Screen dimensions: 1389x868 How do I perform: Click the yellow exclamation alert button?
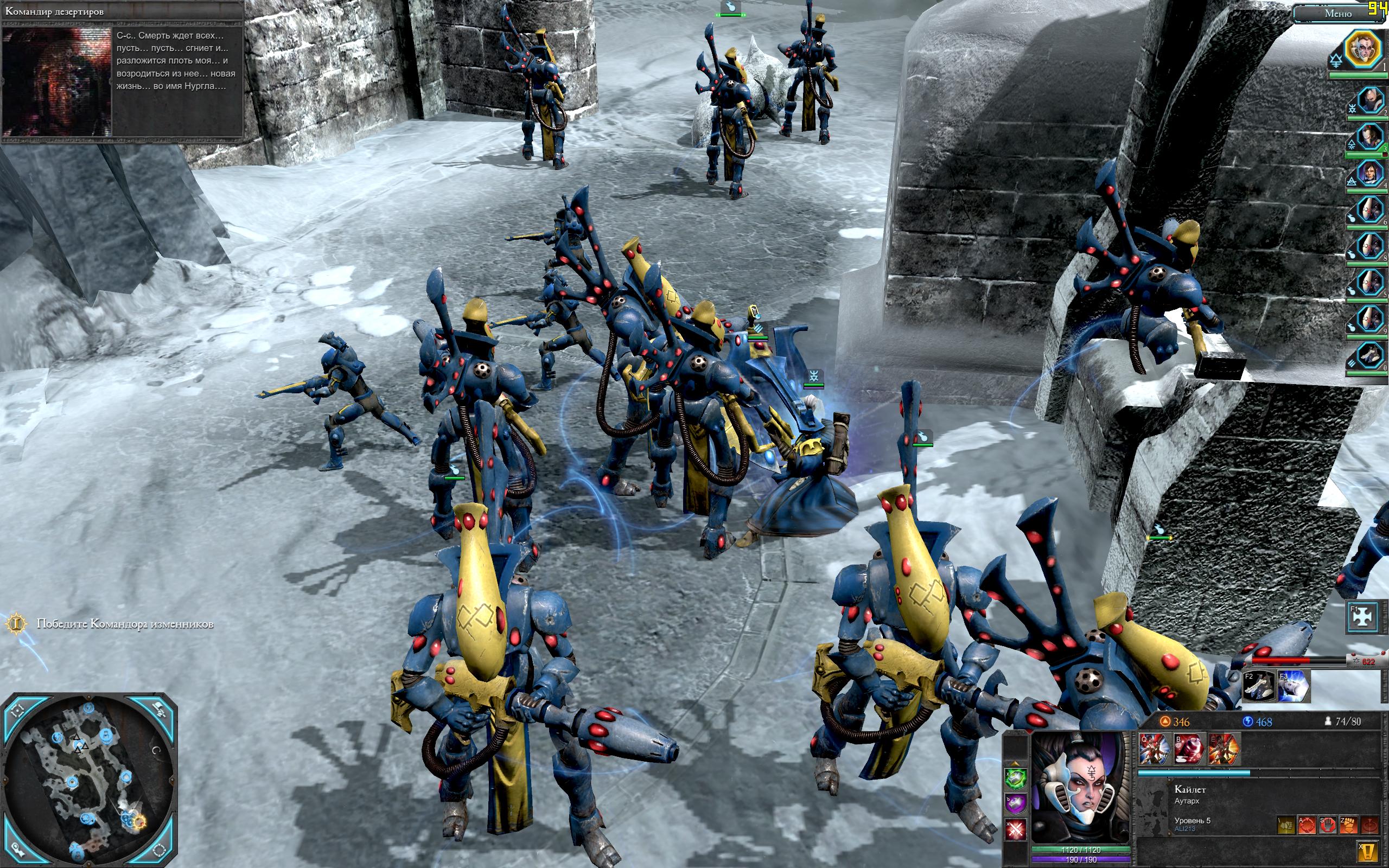[x=1369, y=850]
